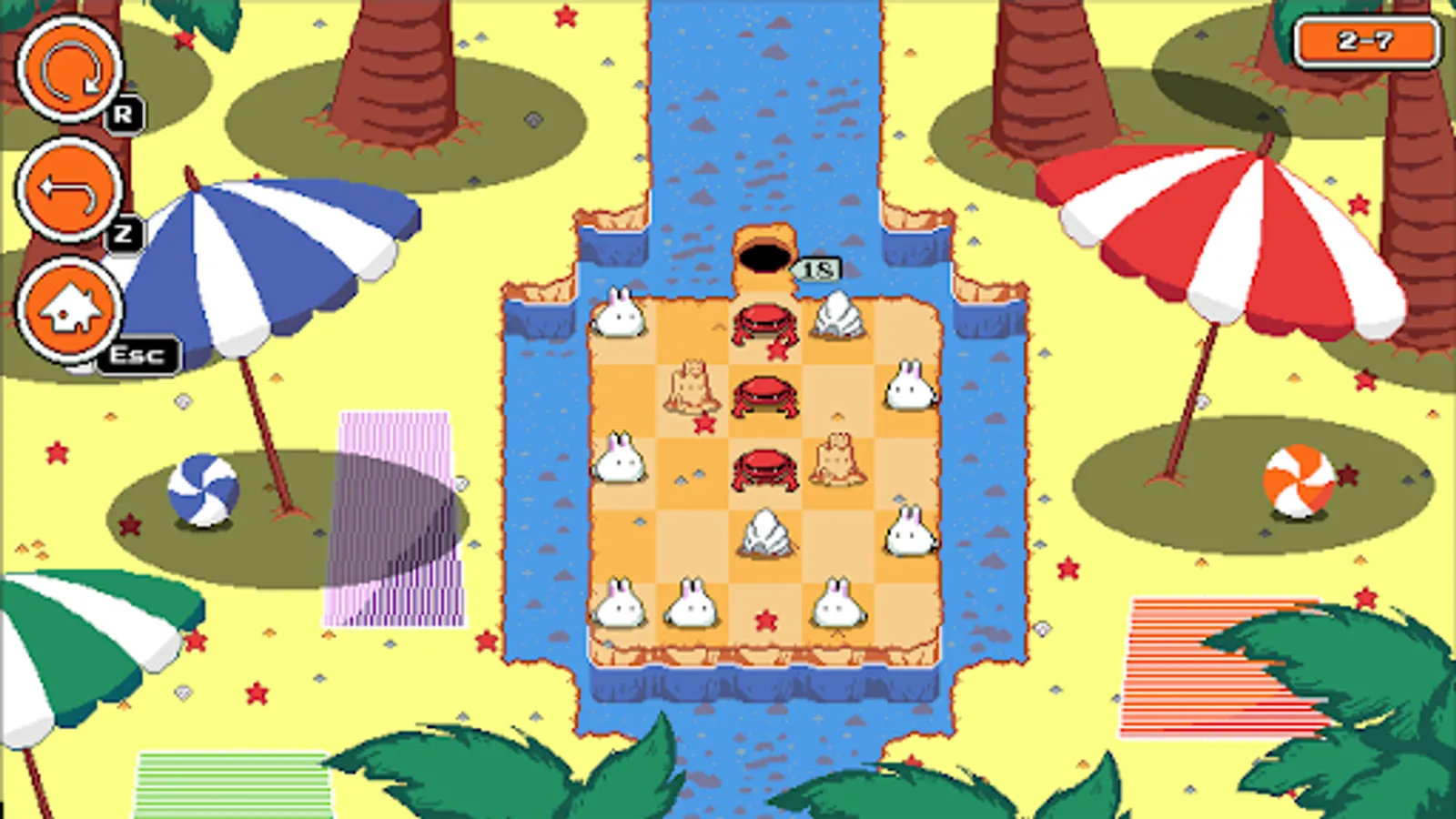
Task: Select the rabbit below the lower seashell
Action: 837,601
